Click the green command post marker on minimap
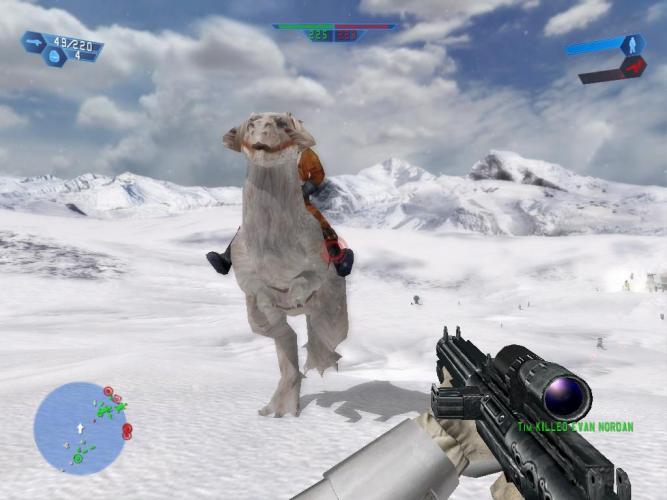Image resolution: width=667 pixels, height=500 pixels. [x=77, y=459]
